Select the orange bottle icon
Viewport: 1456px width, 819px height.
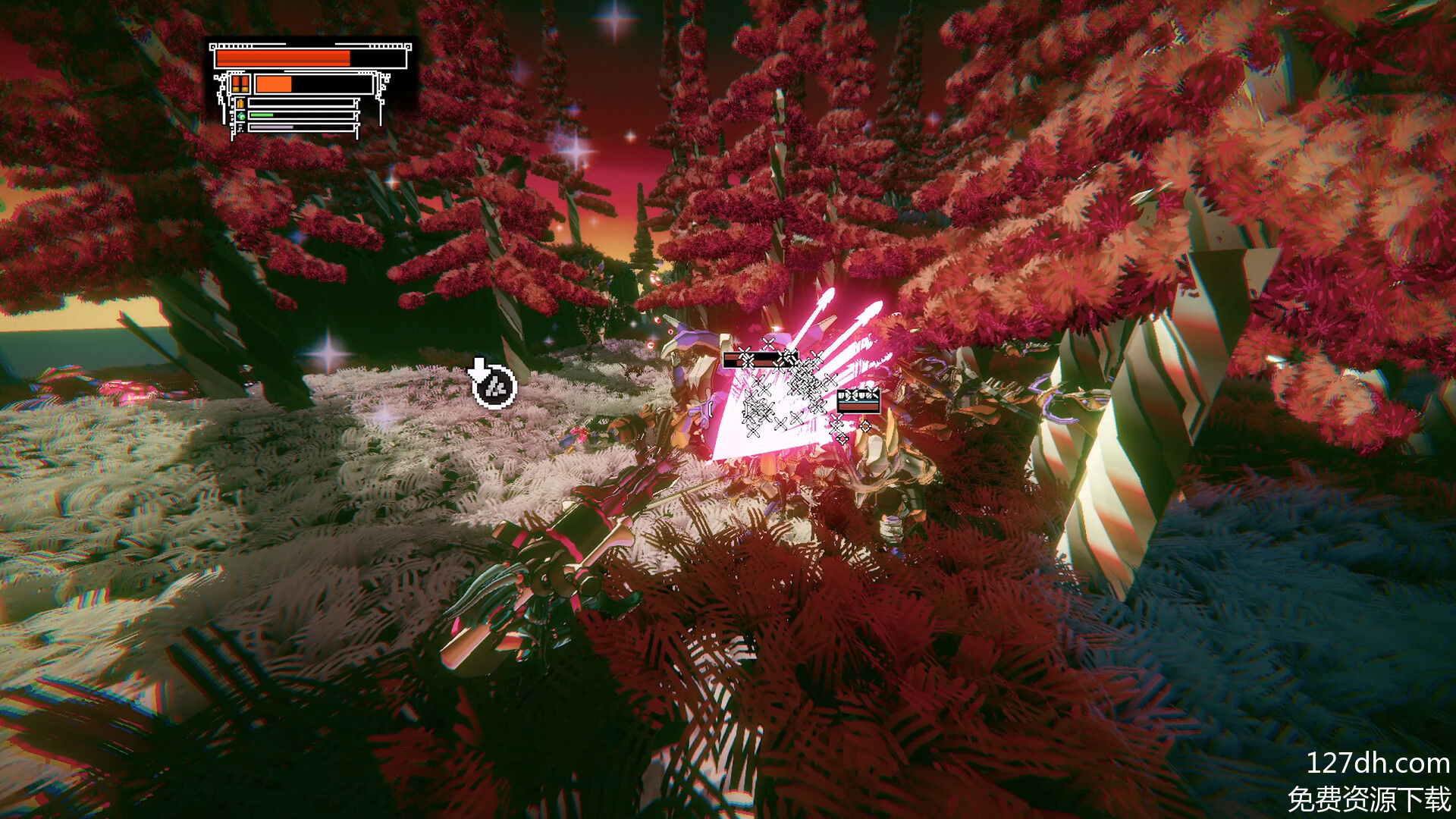[240, 103]
